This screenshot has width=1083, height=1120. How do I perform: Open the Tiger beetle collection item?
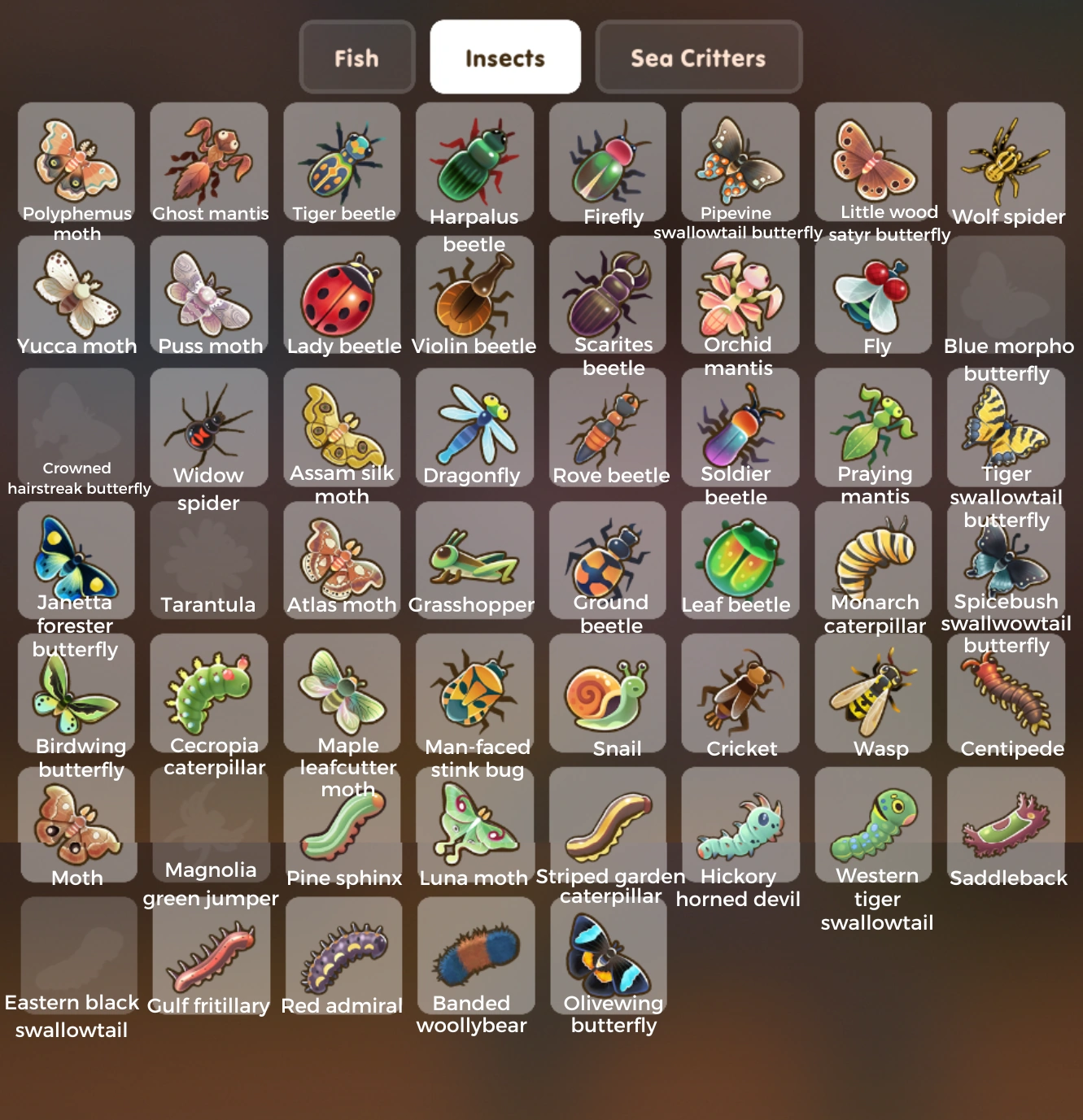coord(342,161)
